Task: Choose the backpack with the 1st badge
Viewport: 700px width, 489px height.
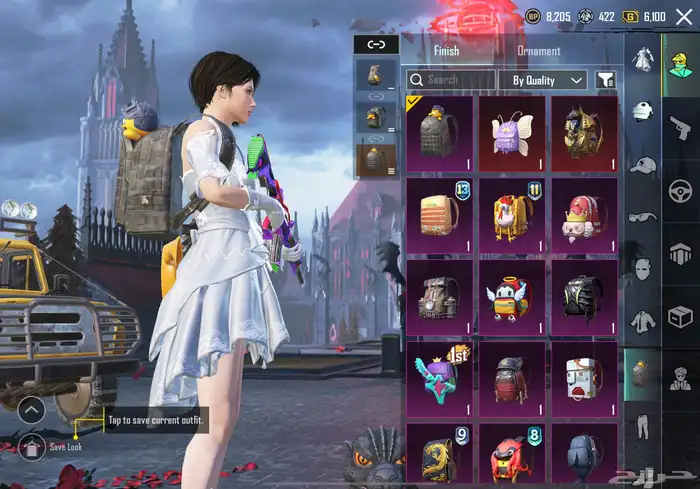Action: [439, 378]
